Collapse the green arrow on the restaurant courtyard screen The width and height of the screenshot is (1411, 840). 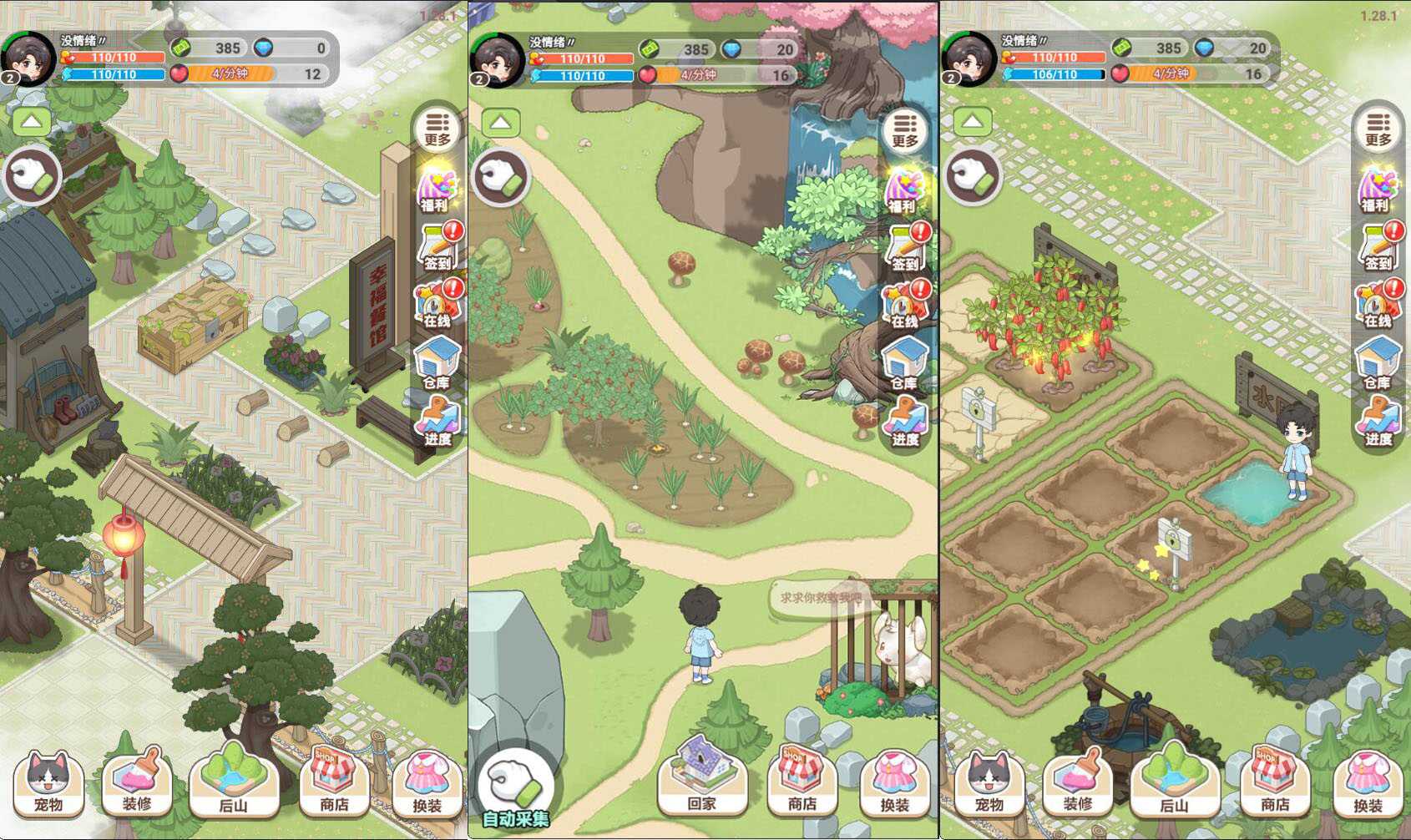tap(32, 122)
